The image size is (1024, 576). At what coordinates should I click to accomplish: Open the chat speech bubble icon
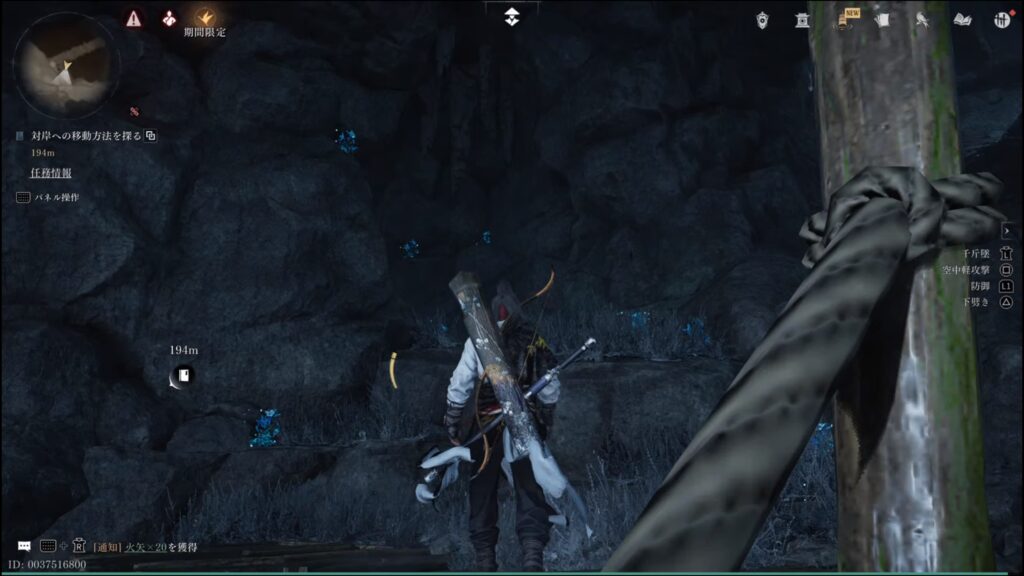click(24, 546)
